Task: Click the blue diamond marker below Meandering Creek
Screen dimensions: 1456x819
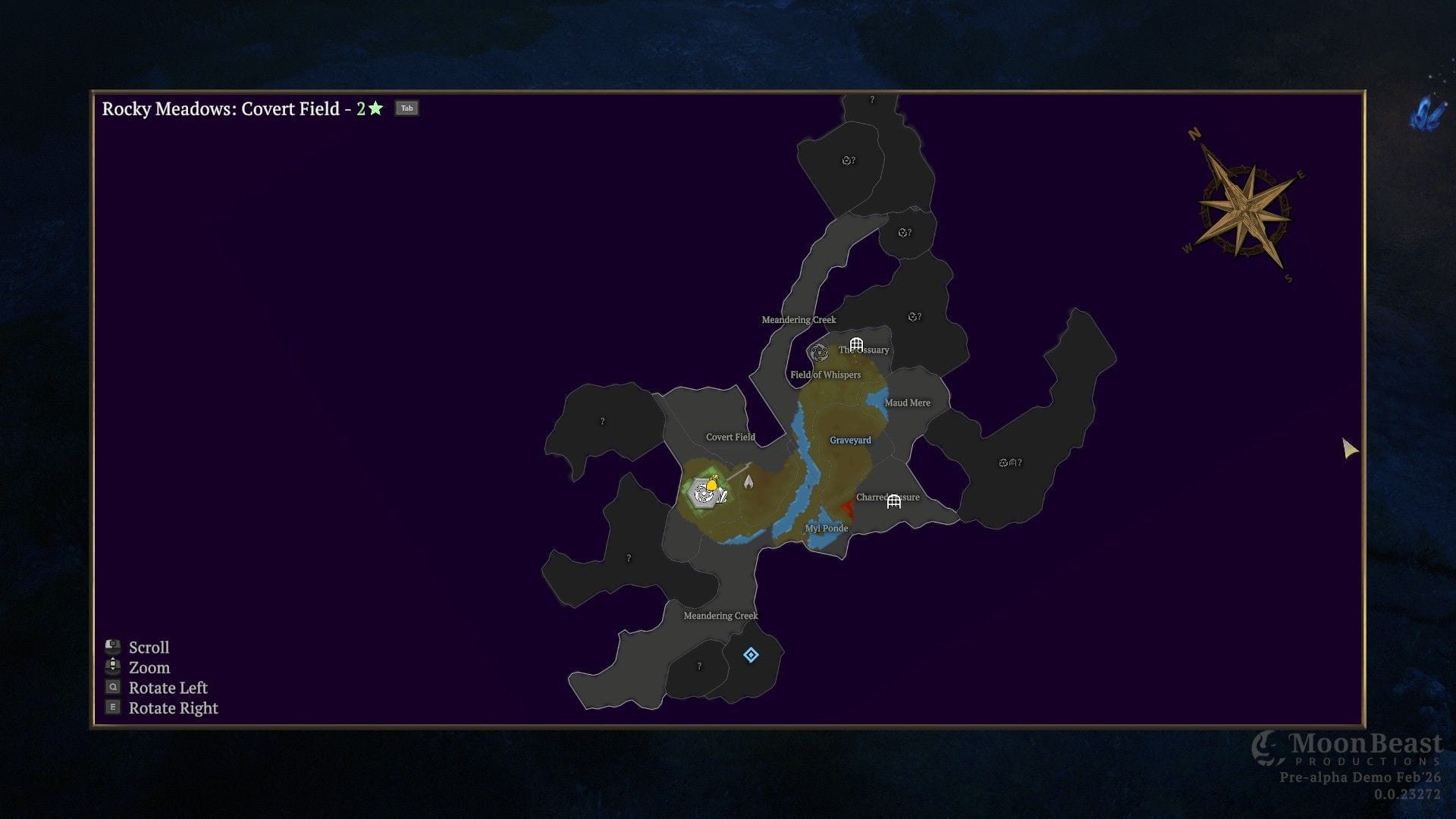Action: (750, 655)
